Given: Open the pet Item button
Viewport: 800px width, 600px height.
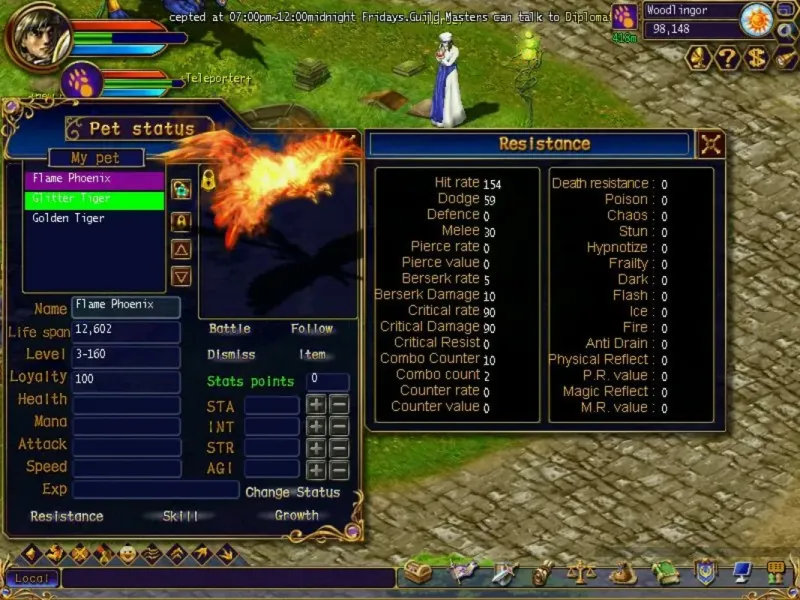Looking at the screenshot, I should point(312,355).
